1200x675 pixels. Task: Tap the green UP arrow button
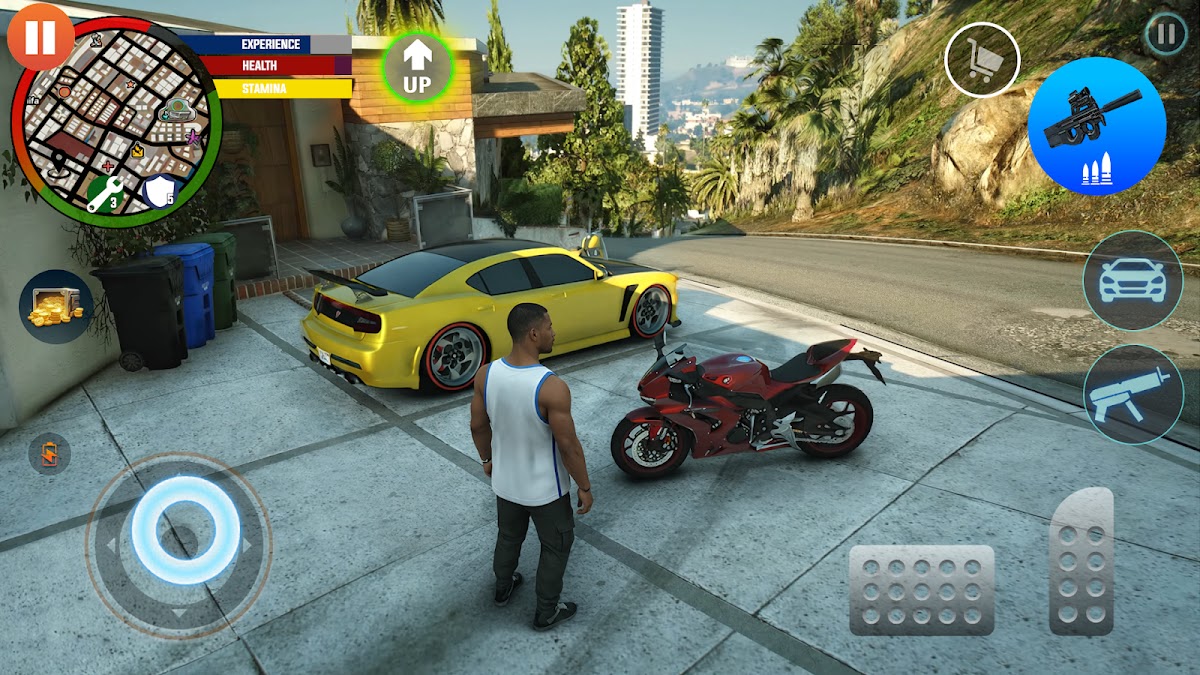point(417,67)
